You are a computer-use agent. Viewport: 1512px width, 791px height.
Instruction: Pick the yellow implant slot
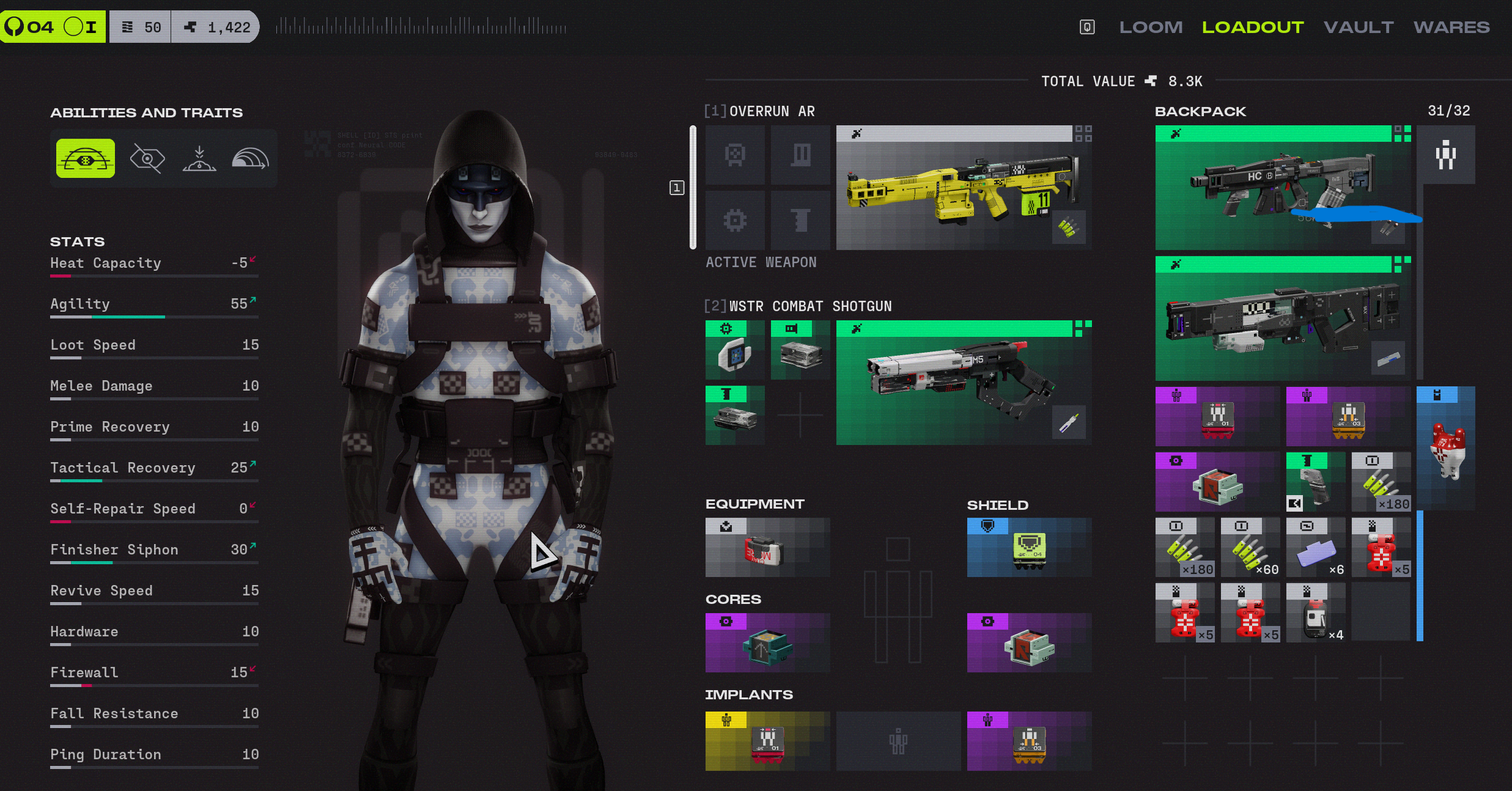767,741
